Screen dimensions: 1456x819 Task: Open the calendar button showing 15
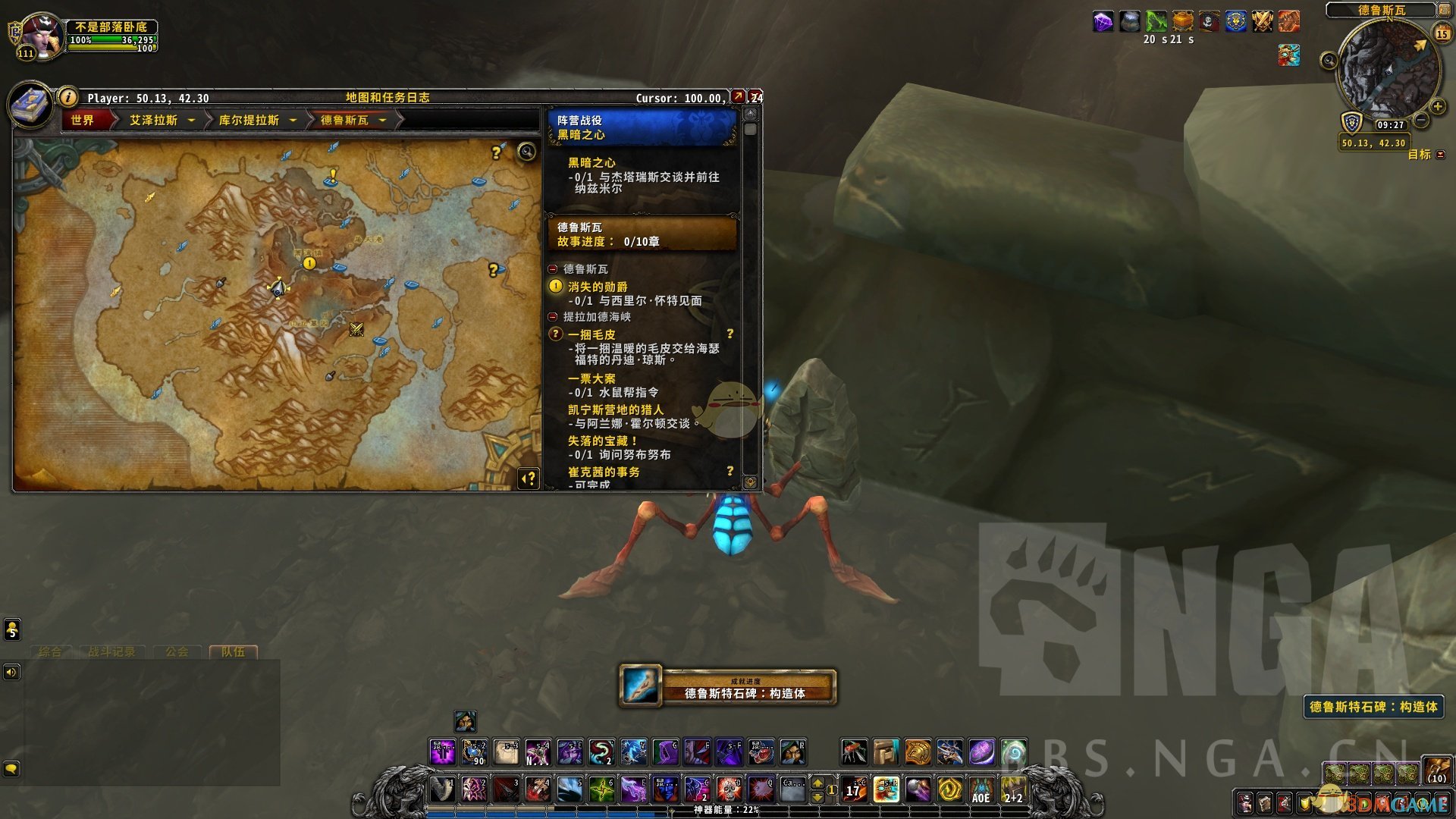1442,34
